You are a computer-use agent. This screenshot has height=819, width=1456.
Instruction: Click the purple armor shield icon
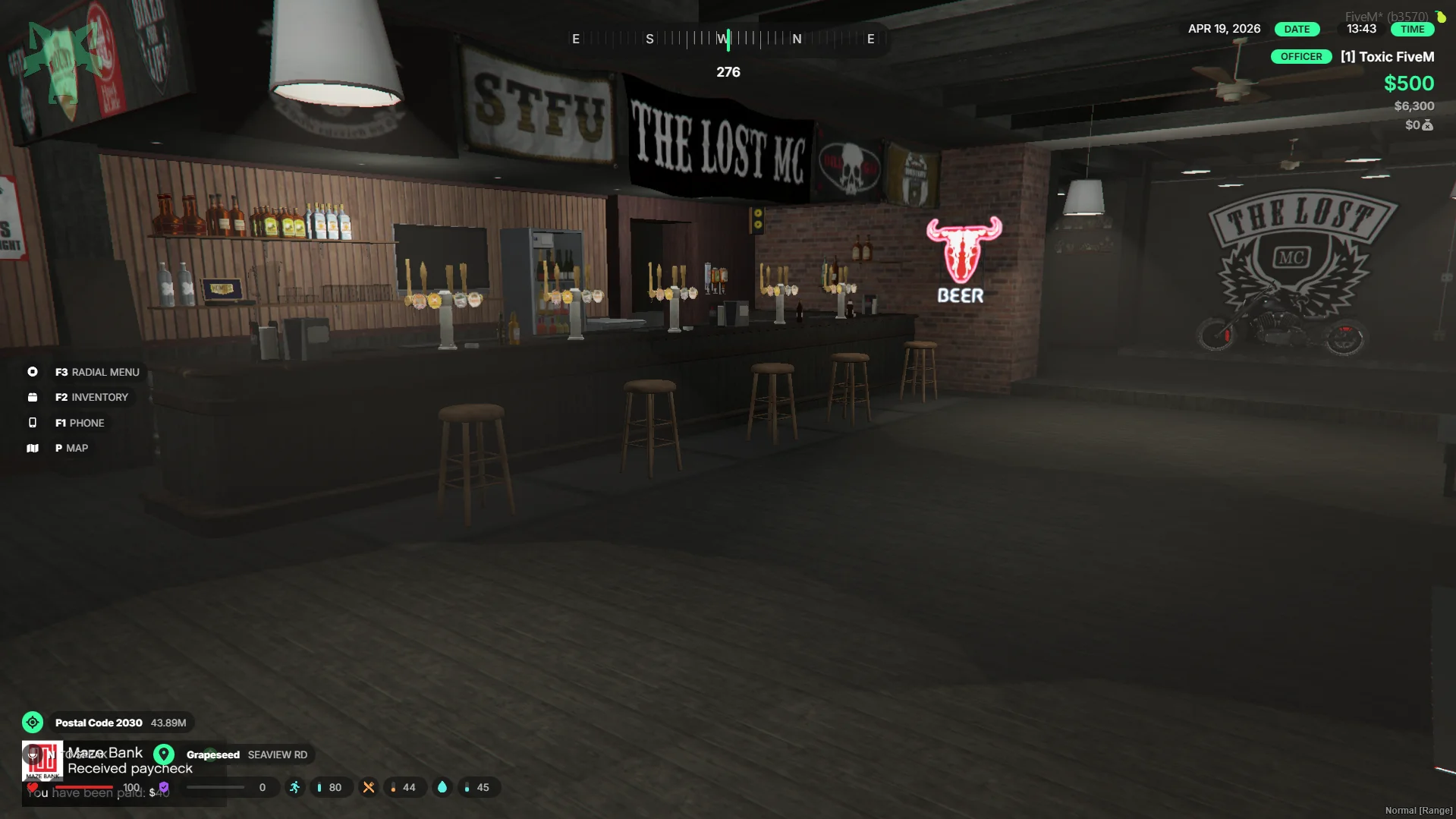point(164,787)
